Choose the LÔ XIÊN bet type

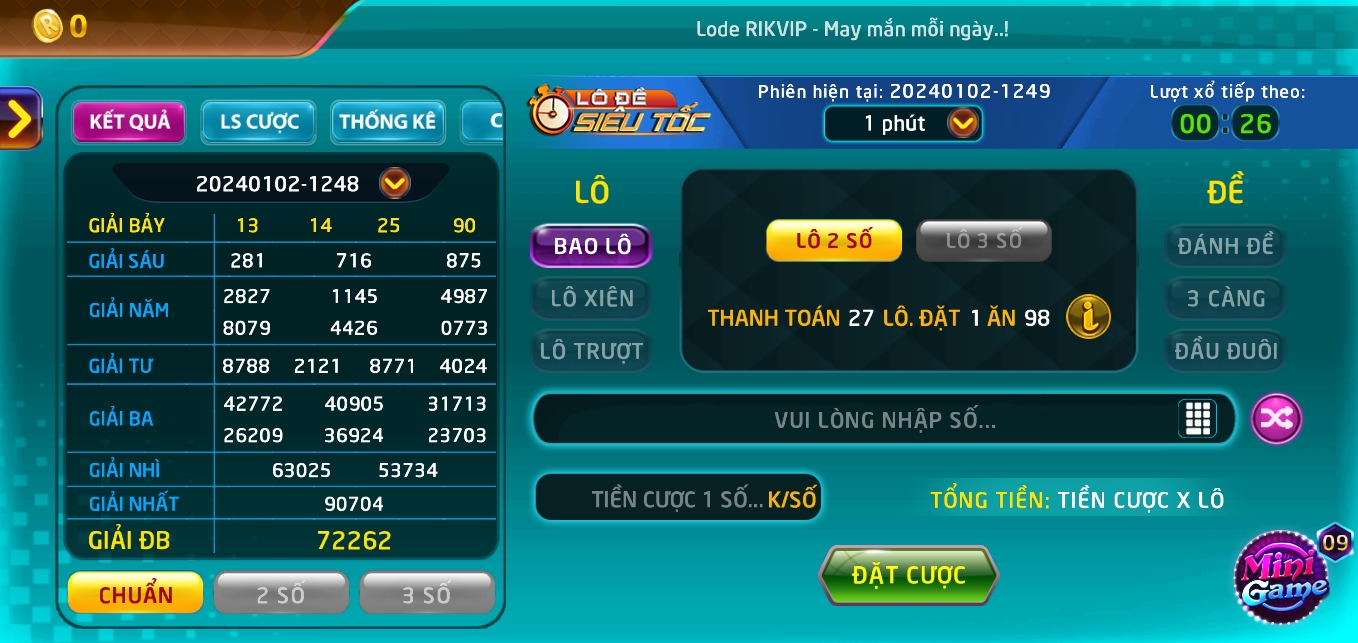(x=591, y=298)
